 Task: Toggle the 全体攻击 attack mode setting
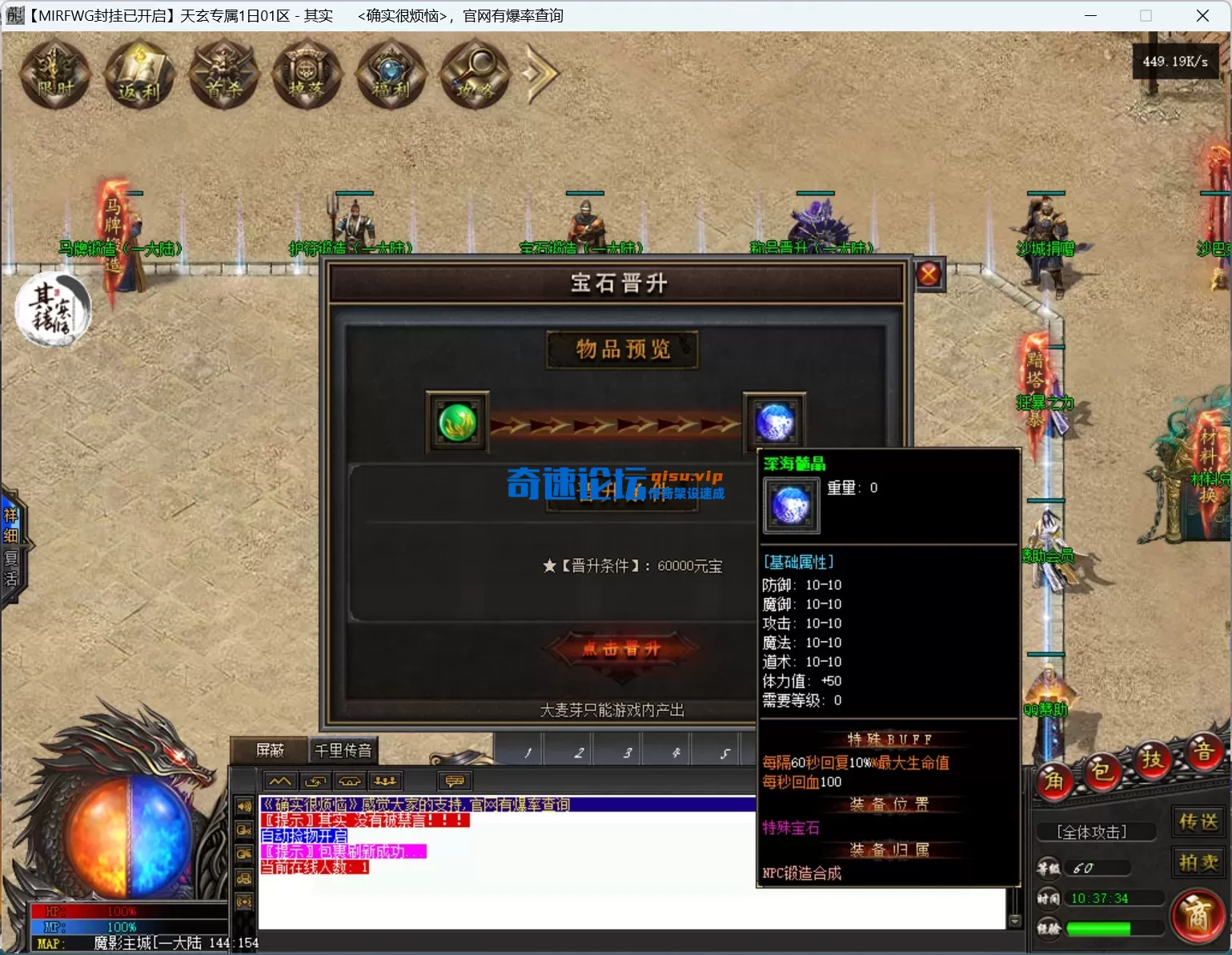(x=1095, y=832)
